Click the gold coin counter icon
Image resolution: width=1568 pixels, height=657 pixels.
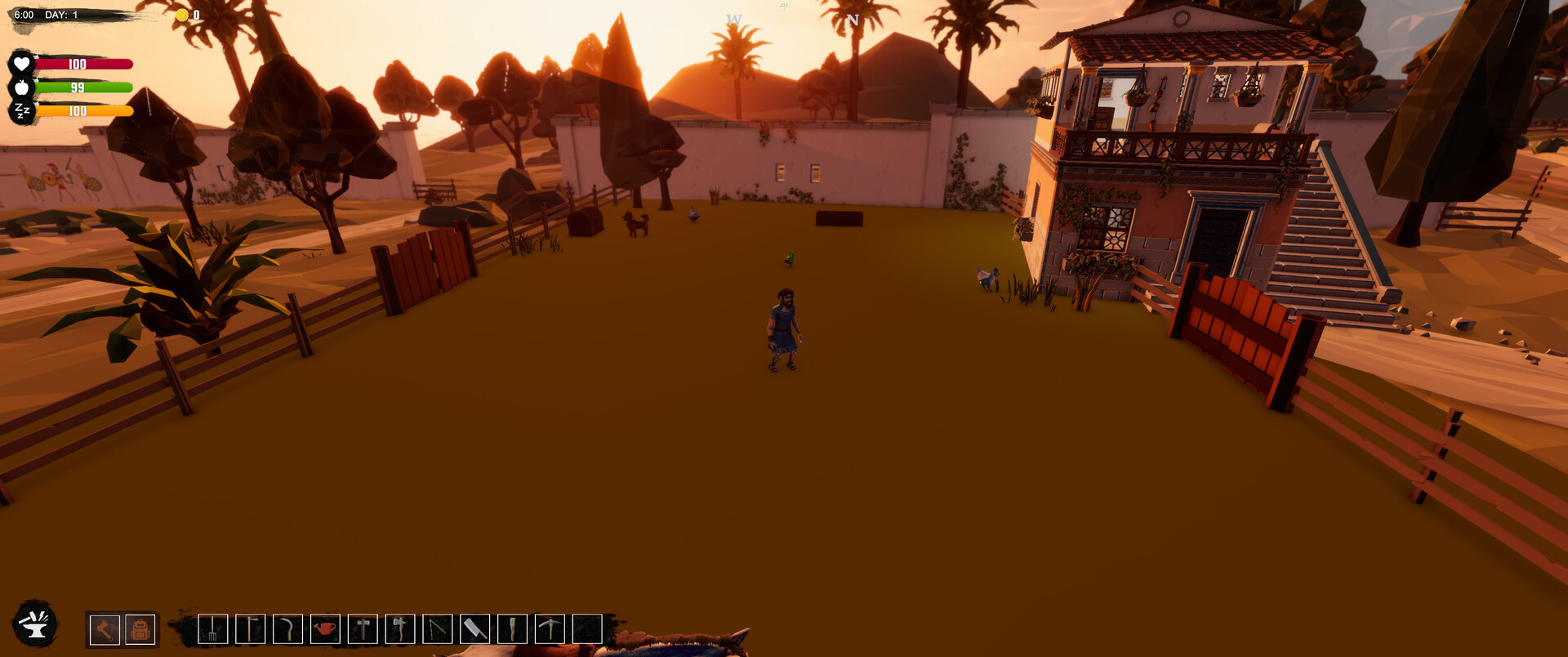[181, 14]
